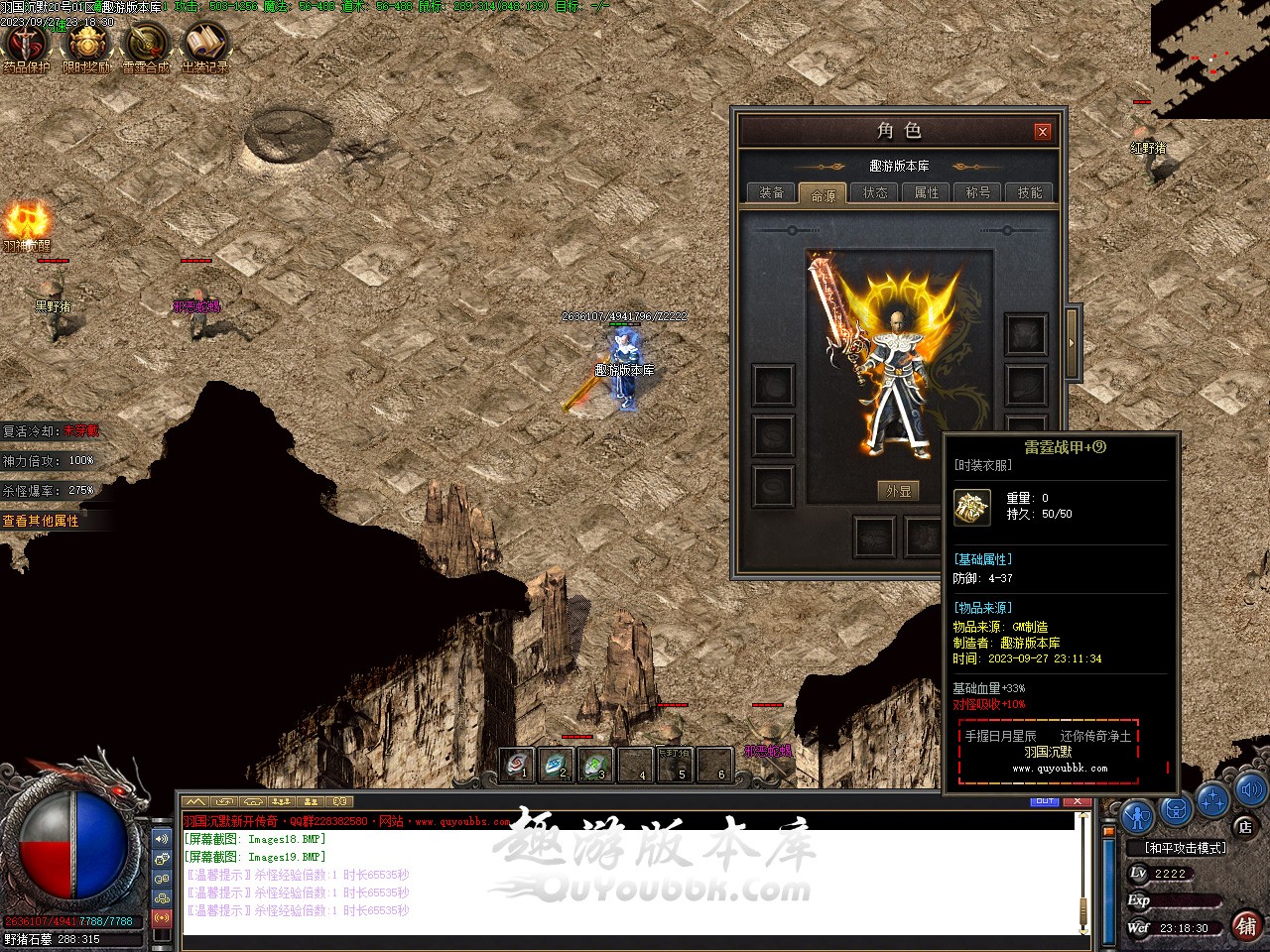Switch to the 状态 status tab

875,192
